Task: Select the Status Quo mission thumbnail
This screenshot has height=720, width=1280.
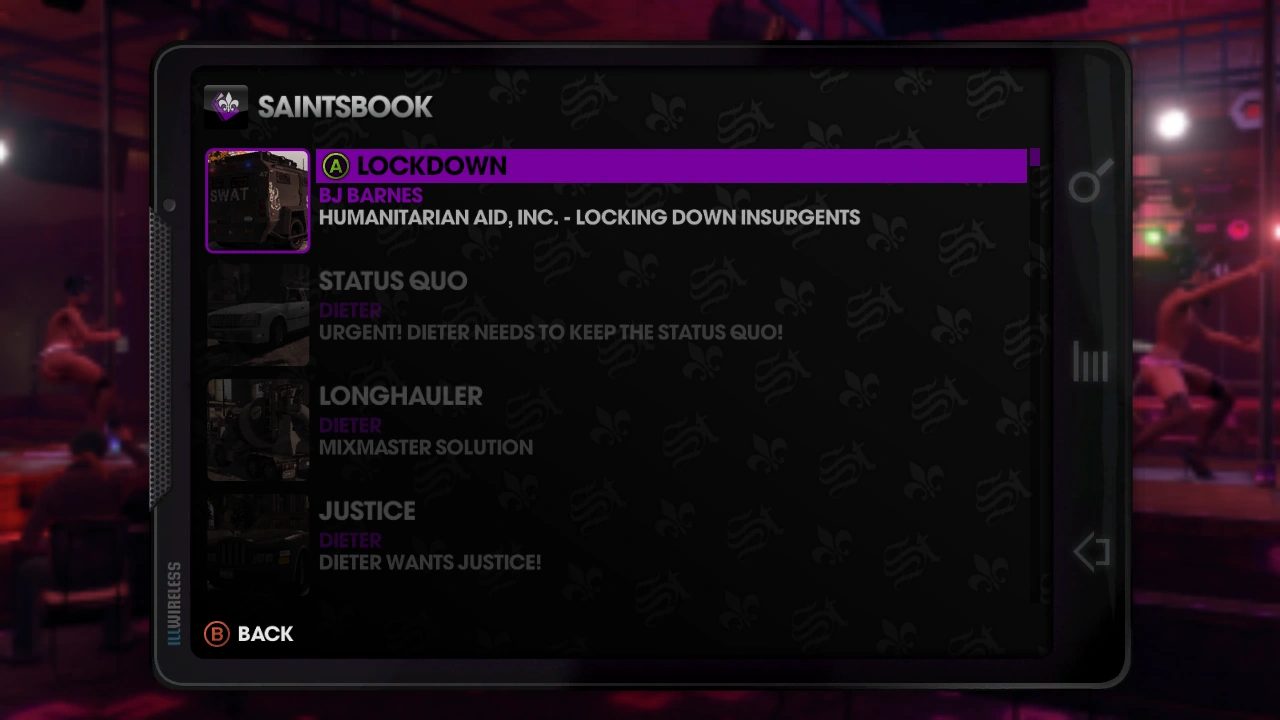Action: pyautogui.click(x=257, y=315)
